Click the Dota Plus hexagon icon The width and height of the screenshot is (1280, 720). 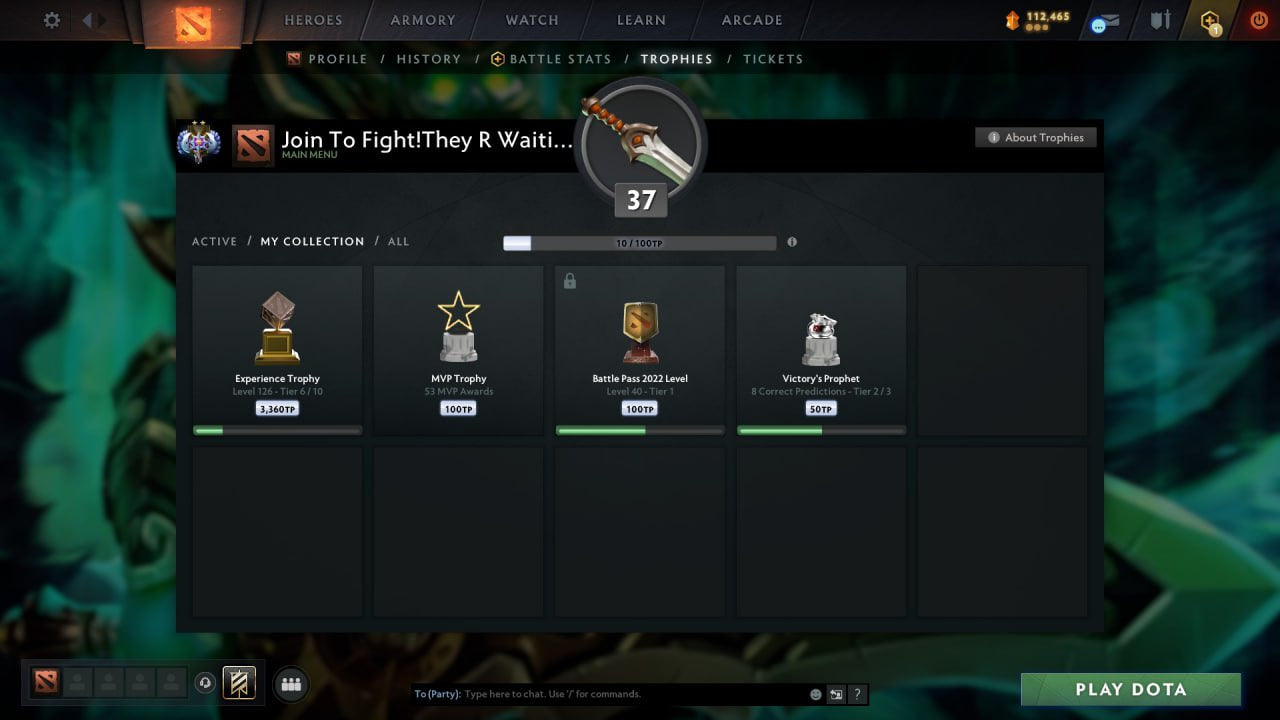1210,19
